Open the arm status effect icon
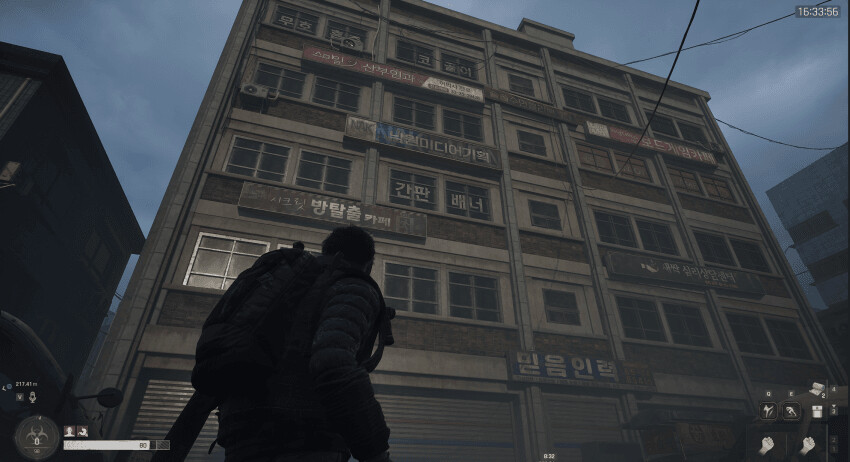The height and width of the screenshot is (462, 850). 82,431
